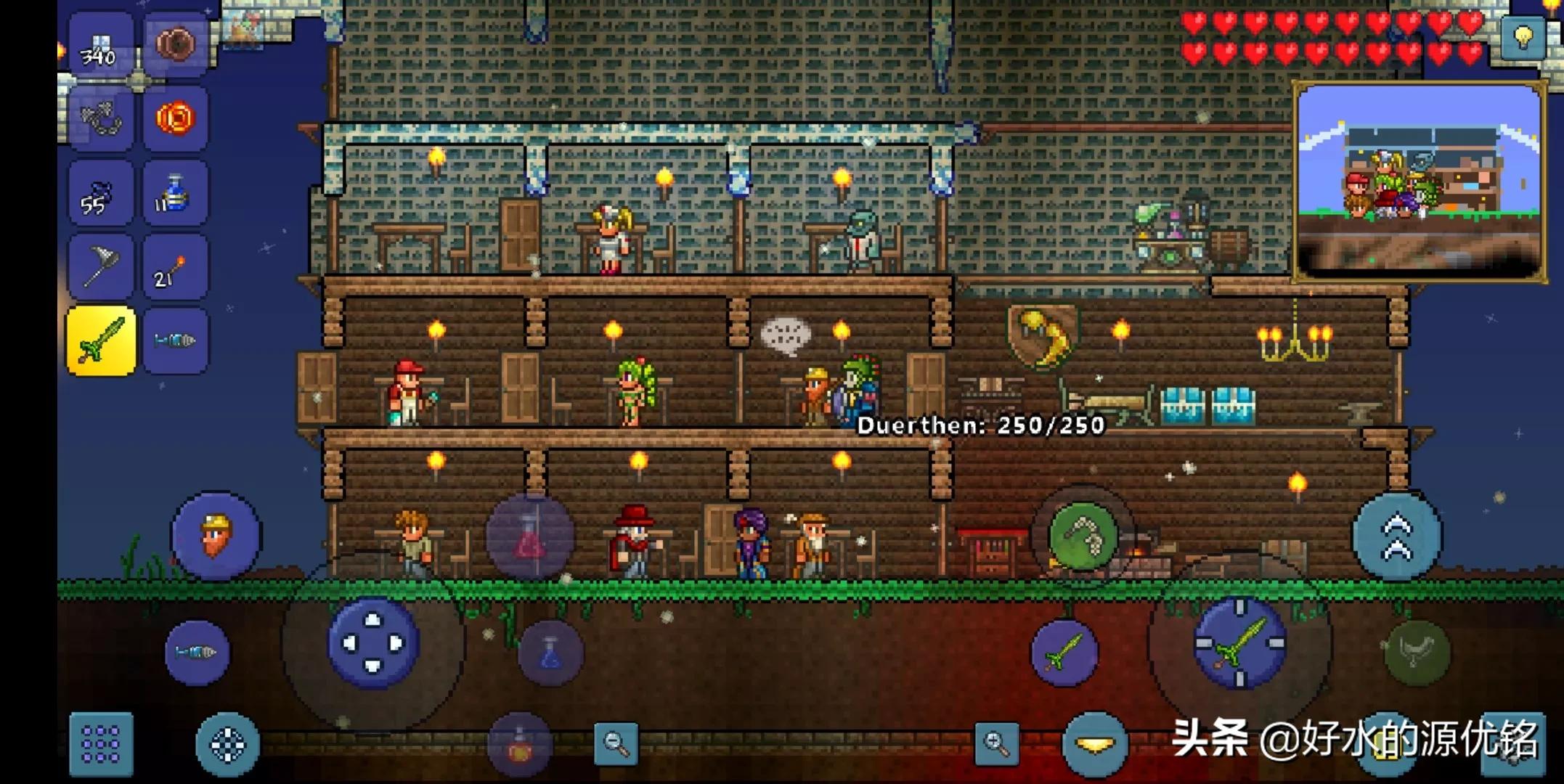Screen dimensions: 1564x784
Task: Select the blue potion slot with 11
Action: pos(175,193)
